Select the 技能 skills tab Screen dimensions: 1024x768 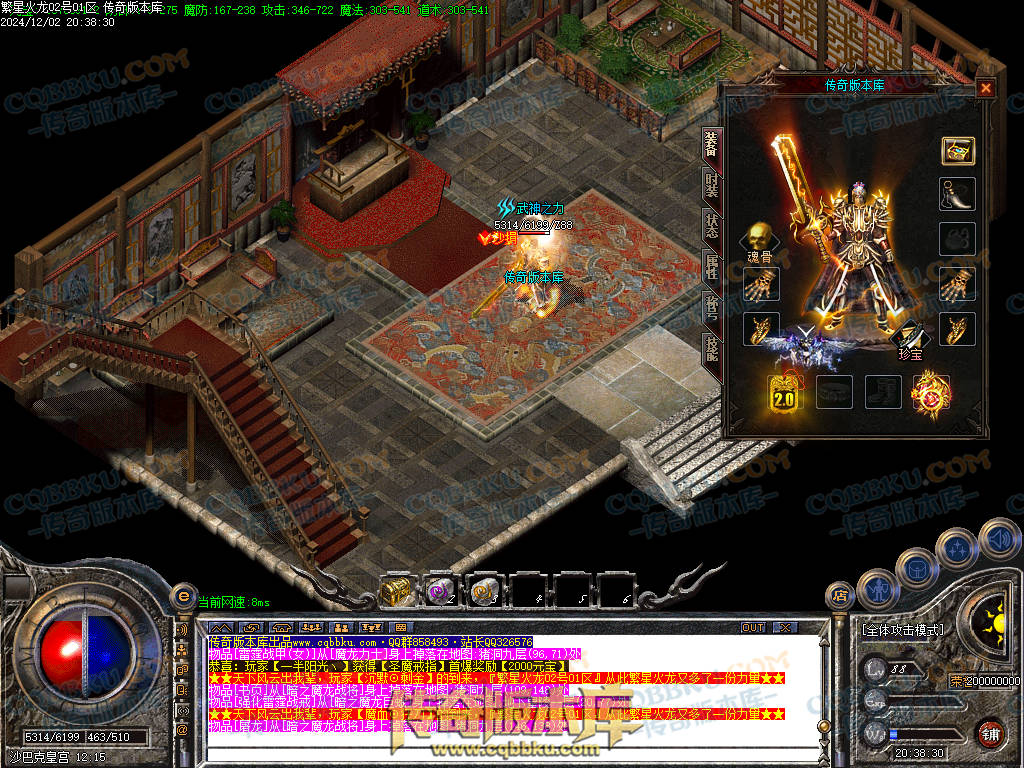click(x=710, y=346)
